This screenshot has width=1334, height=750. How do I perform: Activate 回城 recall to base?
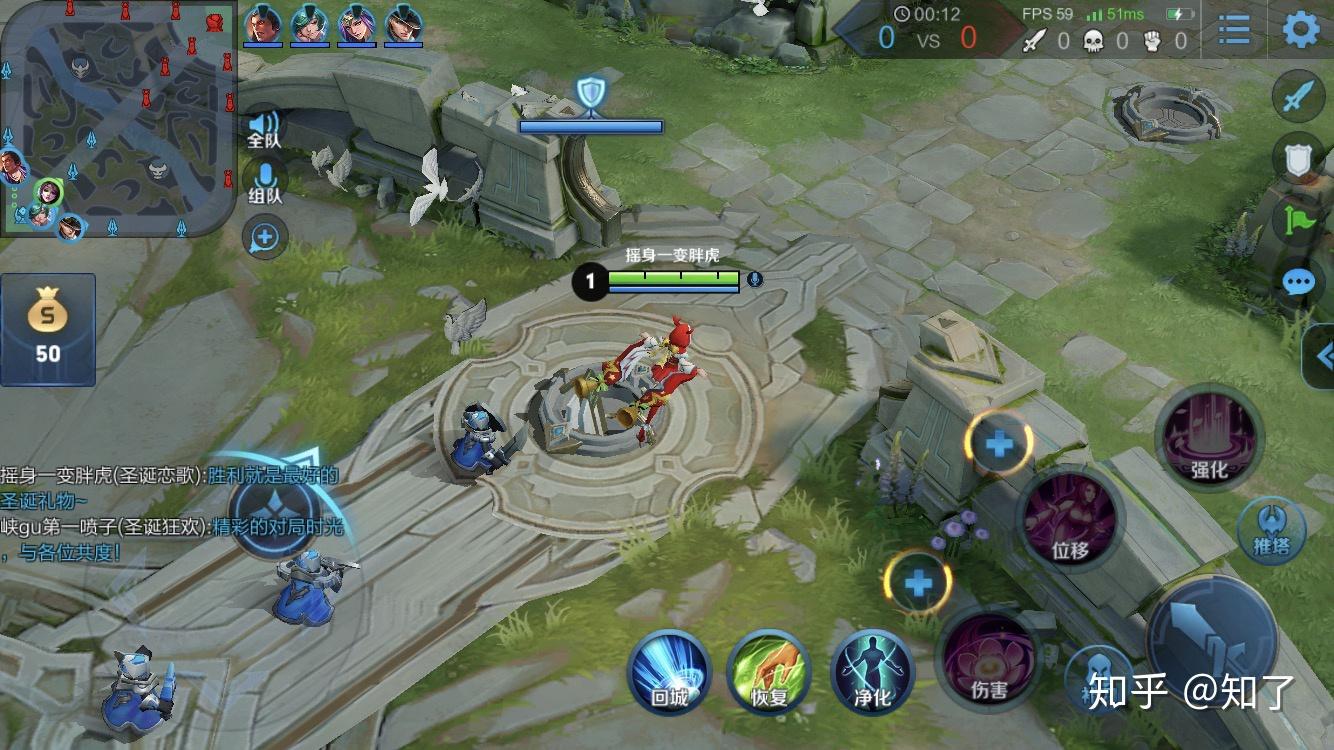(x=669, y=672)
